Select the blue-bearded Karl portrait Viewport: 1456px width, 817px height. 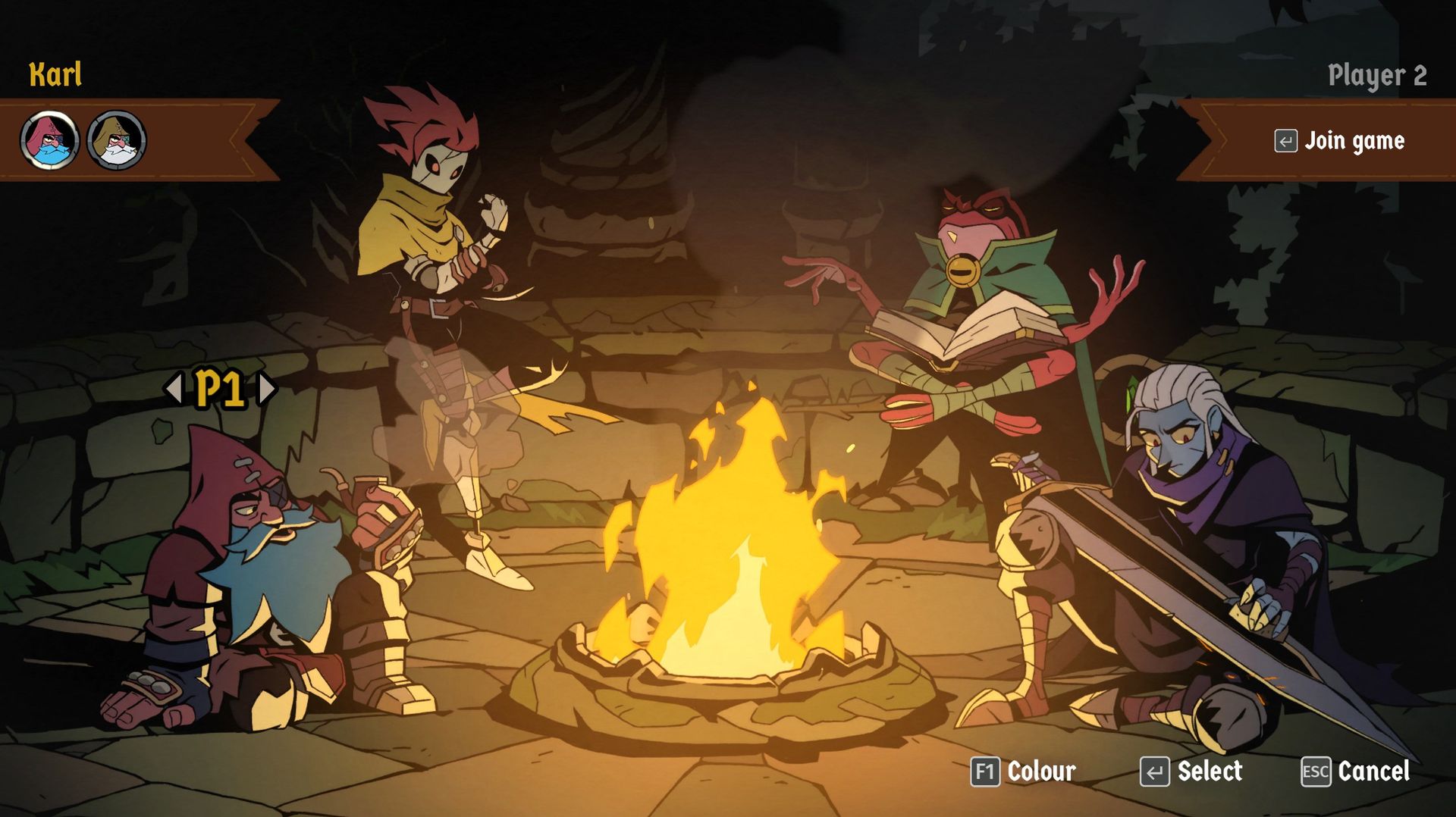[47, 139]
